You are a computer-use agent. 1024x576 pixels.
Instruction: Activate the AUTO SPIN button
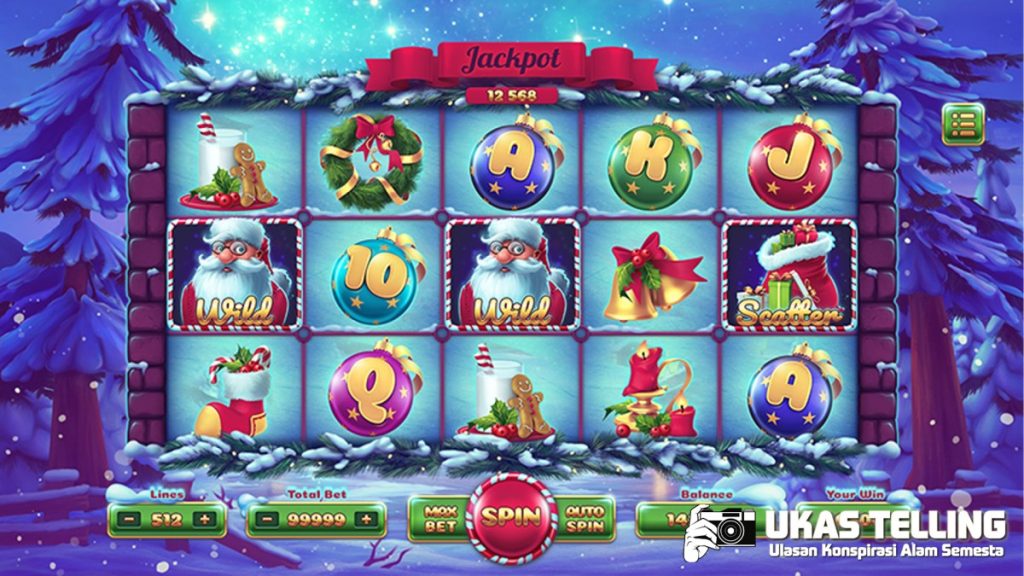click(583, 517)
